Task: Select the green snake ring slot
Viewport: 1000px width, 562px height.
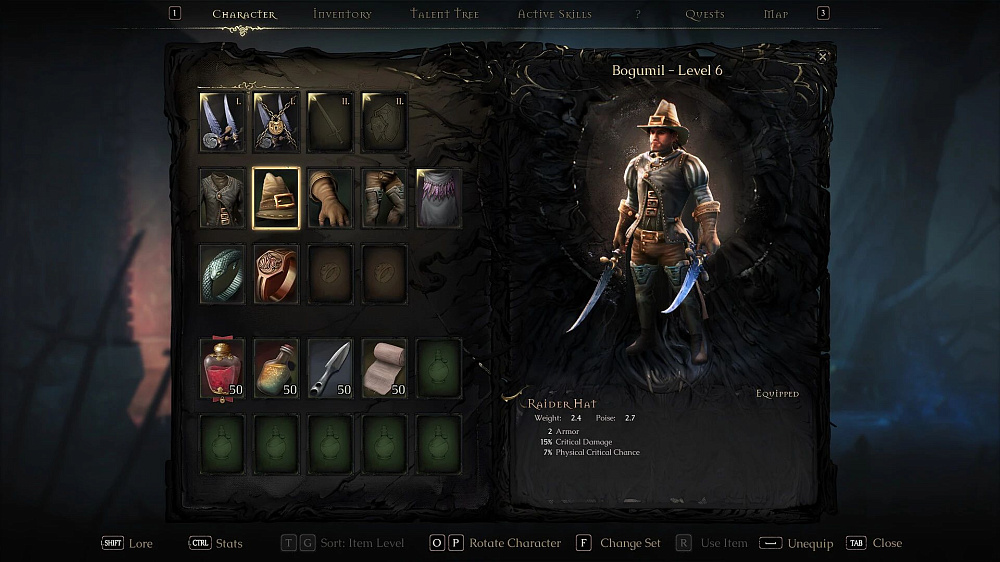Action: tap(222, 273)
